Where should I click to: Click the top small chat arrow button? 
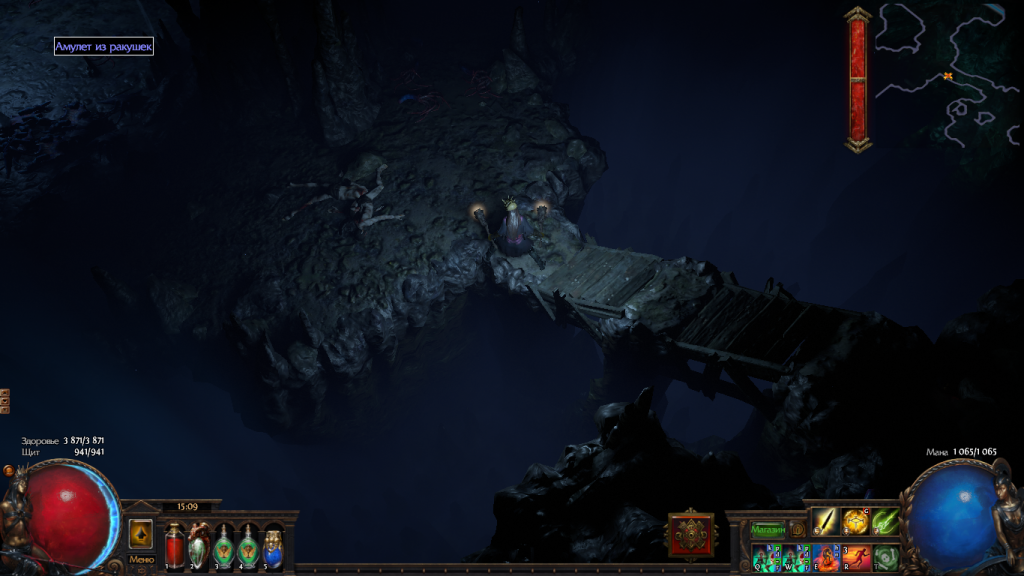[5, 394]
